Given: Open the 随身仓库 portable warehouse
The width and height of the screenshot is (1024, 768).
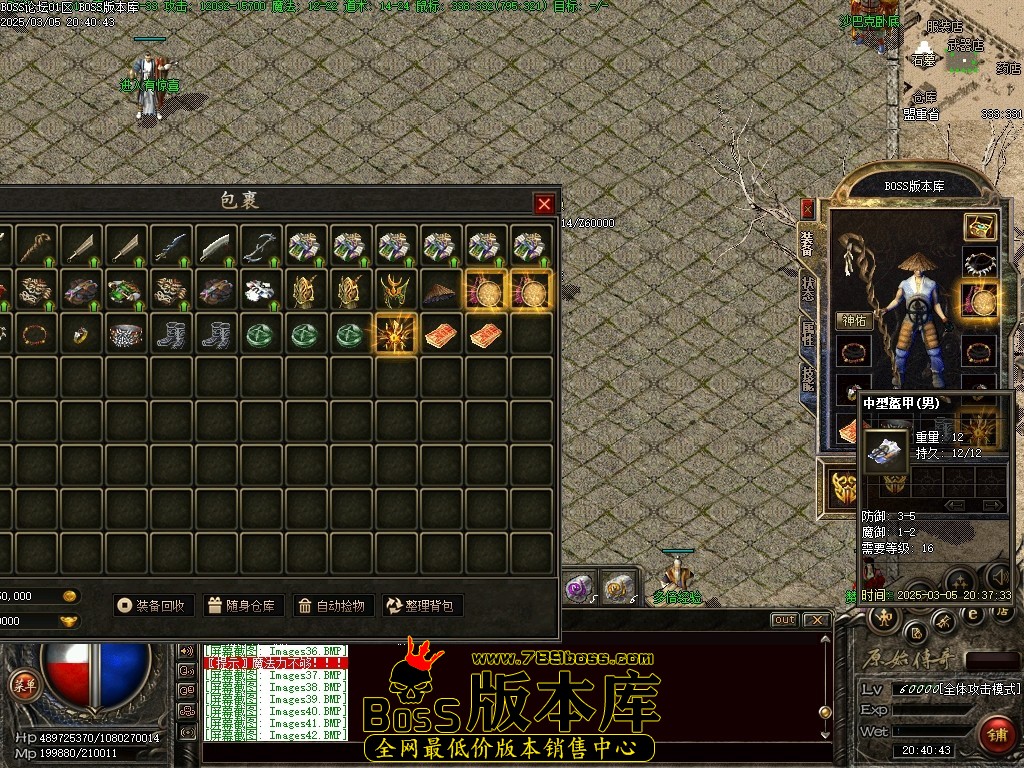Looking at the screenshot, I should point(244,605).
